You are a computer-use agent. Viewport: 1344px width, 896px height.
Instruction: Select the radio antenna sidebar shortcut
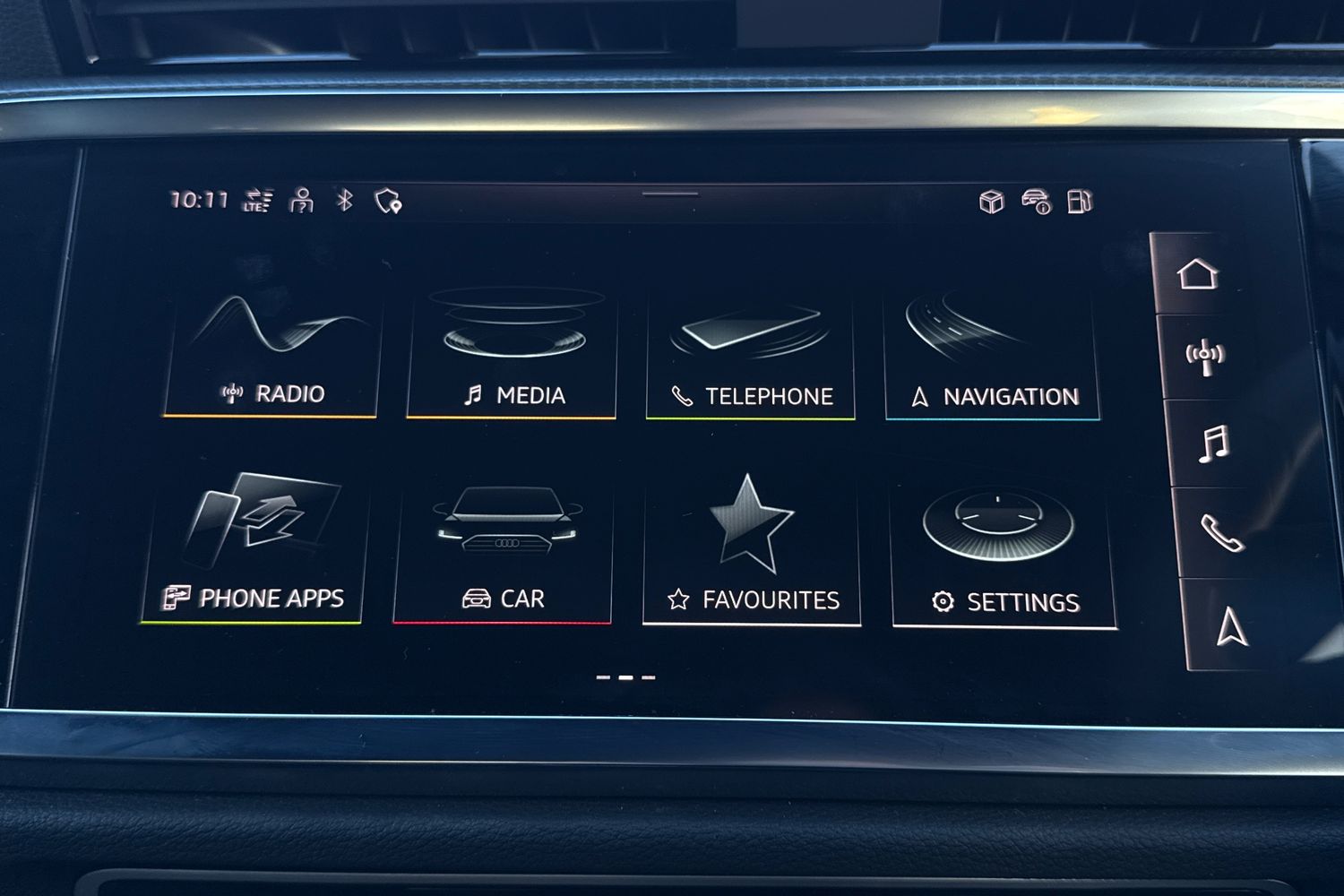1204,357
